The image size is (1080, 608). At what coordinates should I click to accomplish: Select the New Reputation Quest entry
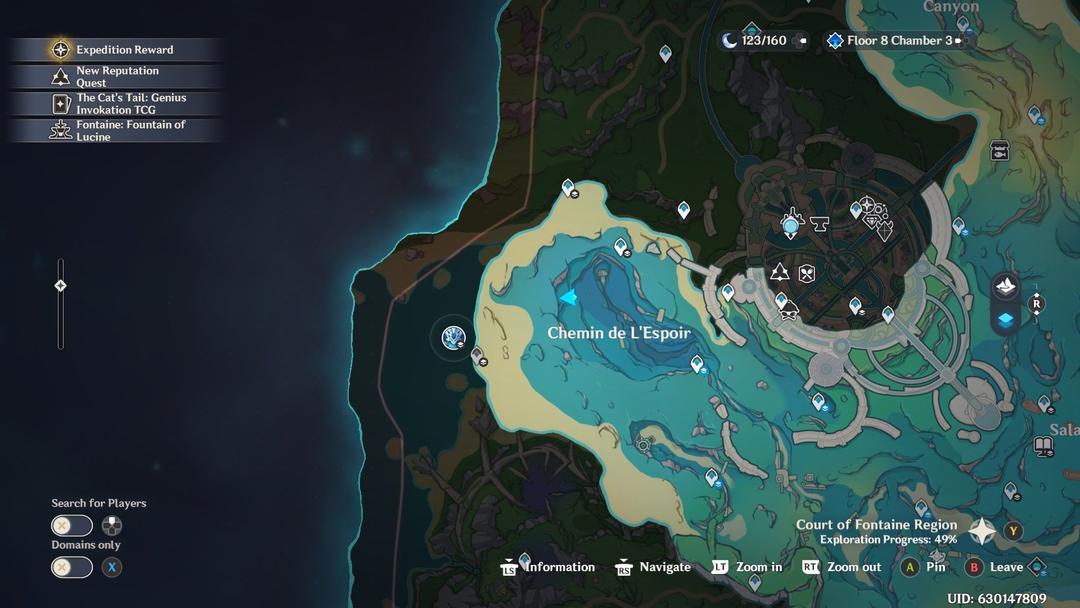(x=114, y=77)
